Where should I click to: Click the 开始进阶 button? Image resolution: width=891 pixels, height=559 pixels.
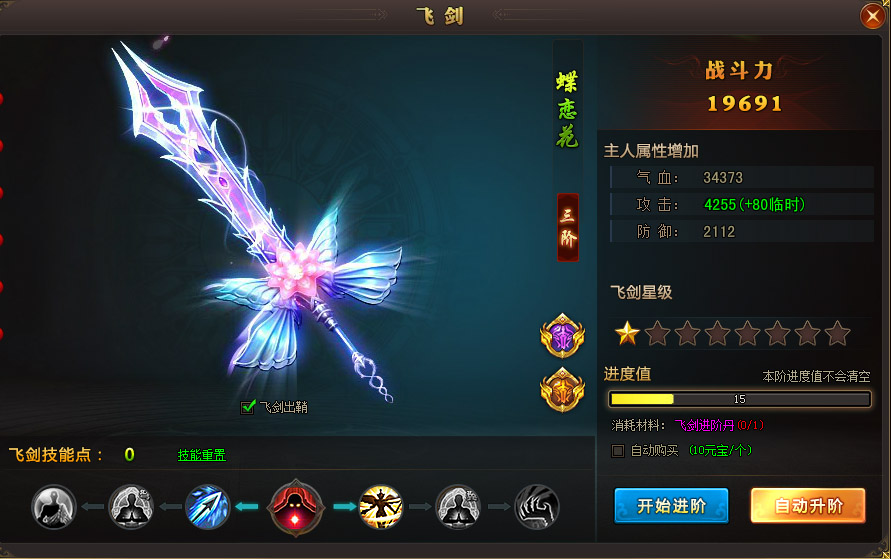coord(671,506)
